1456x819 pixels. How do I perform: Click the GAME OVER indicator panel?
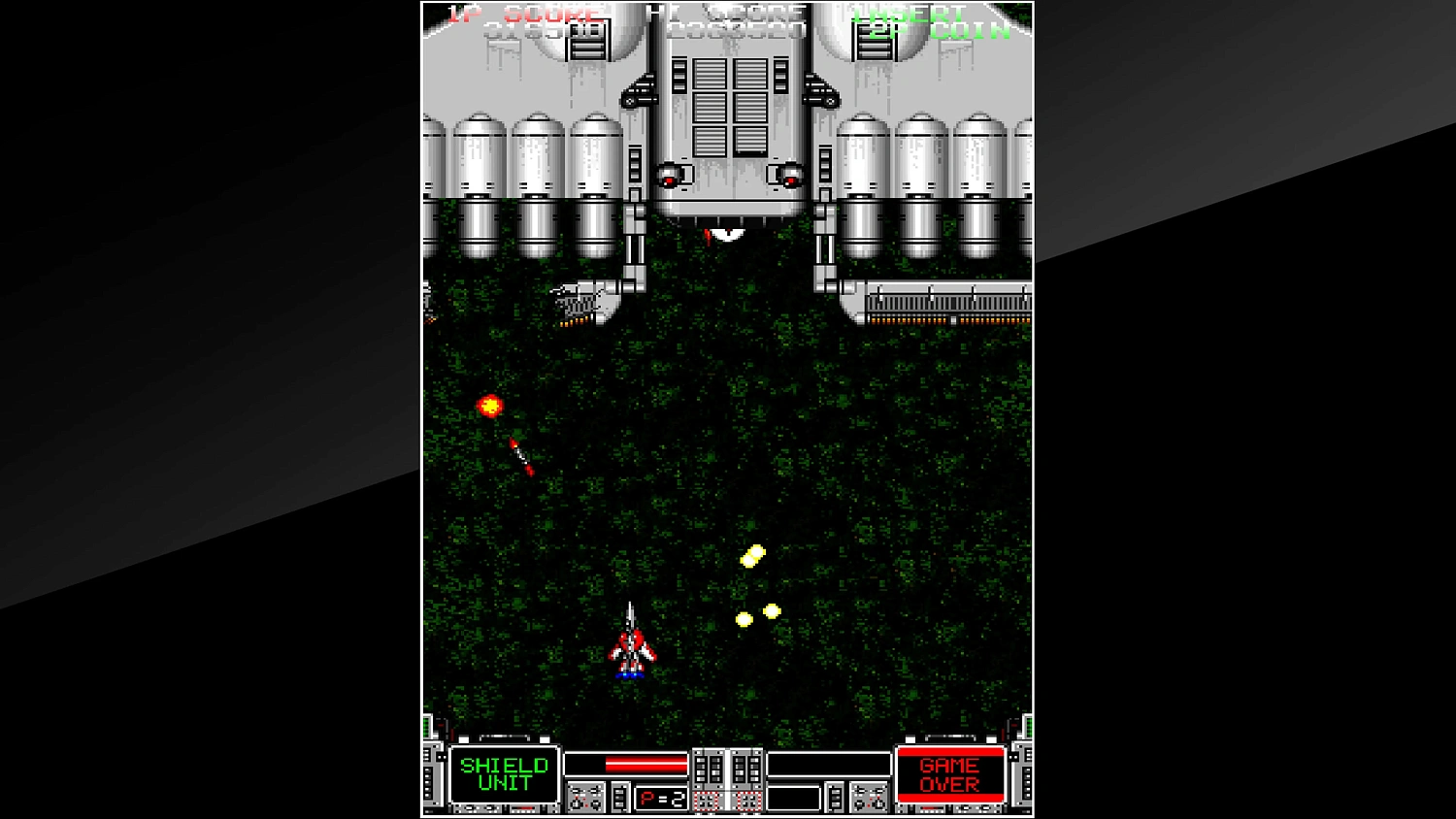tap(950, 771)
